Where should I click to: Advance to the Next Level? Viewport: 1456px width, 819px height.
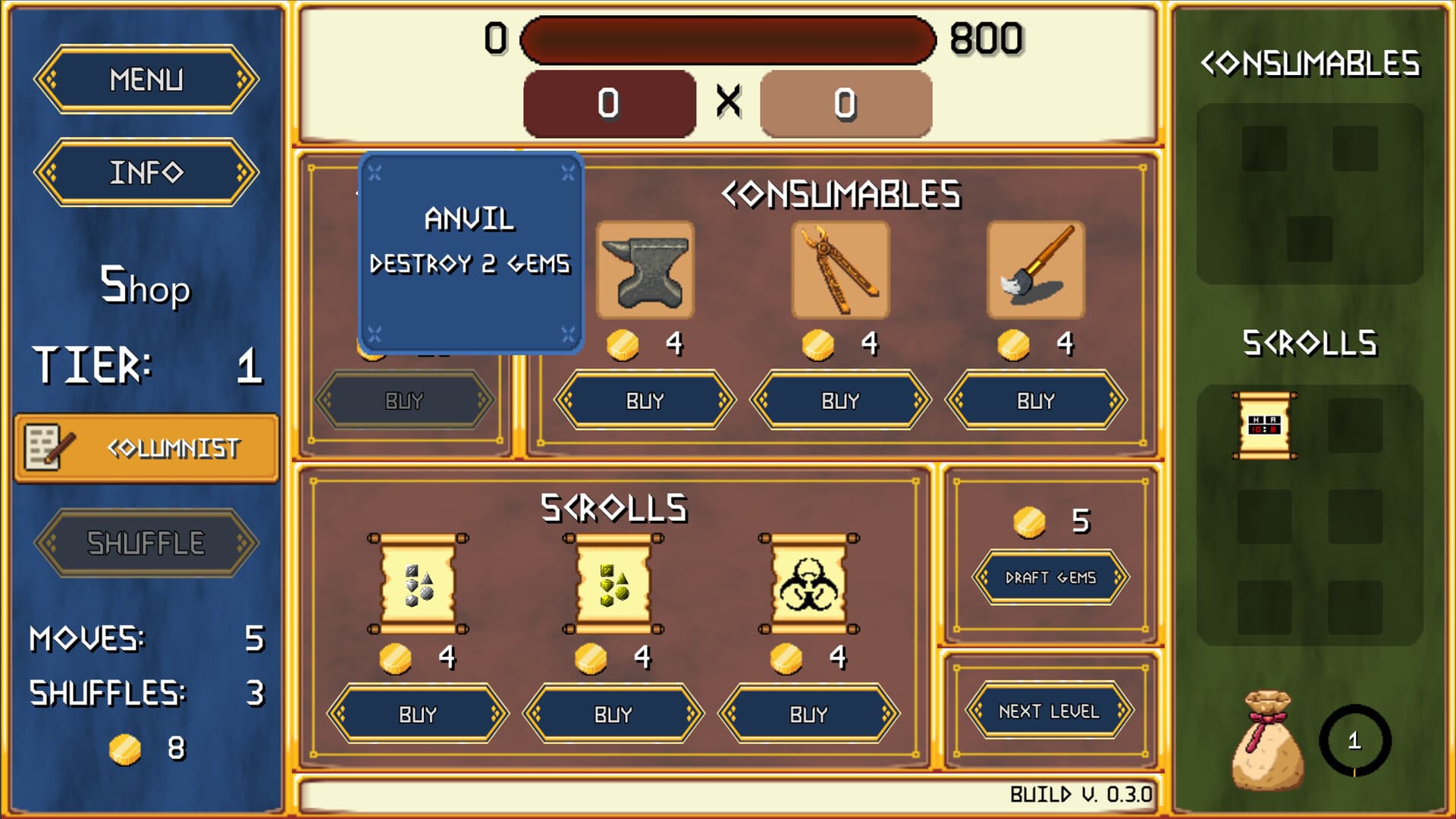point(1050,712)
